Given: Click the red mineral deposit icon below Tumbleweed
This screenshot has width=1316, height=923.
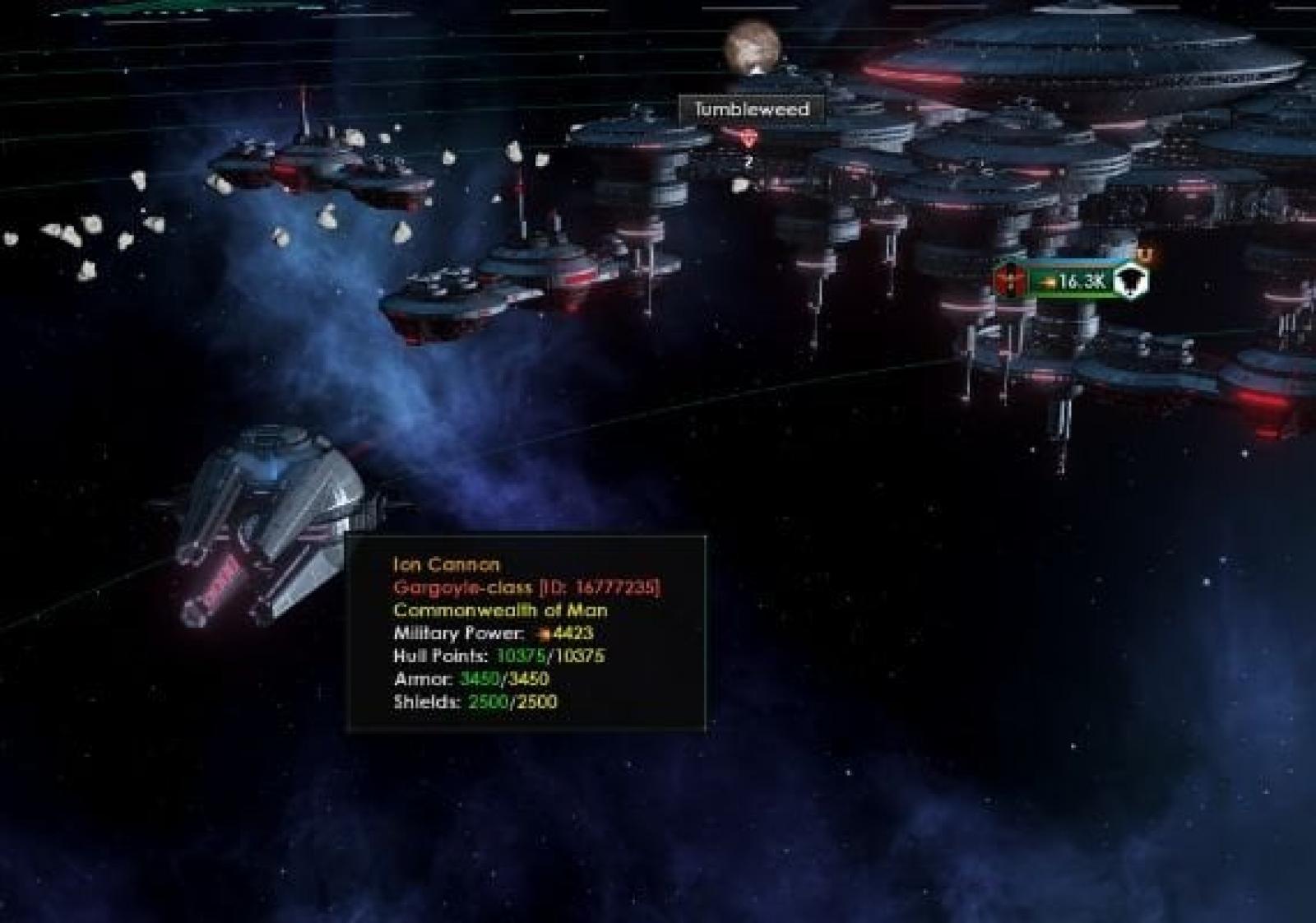Looking at the screenshot, I should (x=748, y=137).
